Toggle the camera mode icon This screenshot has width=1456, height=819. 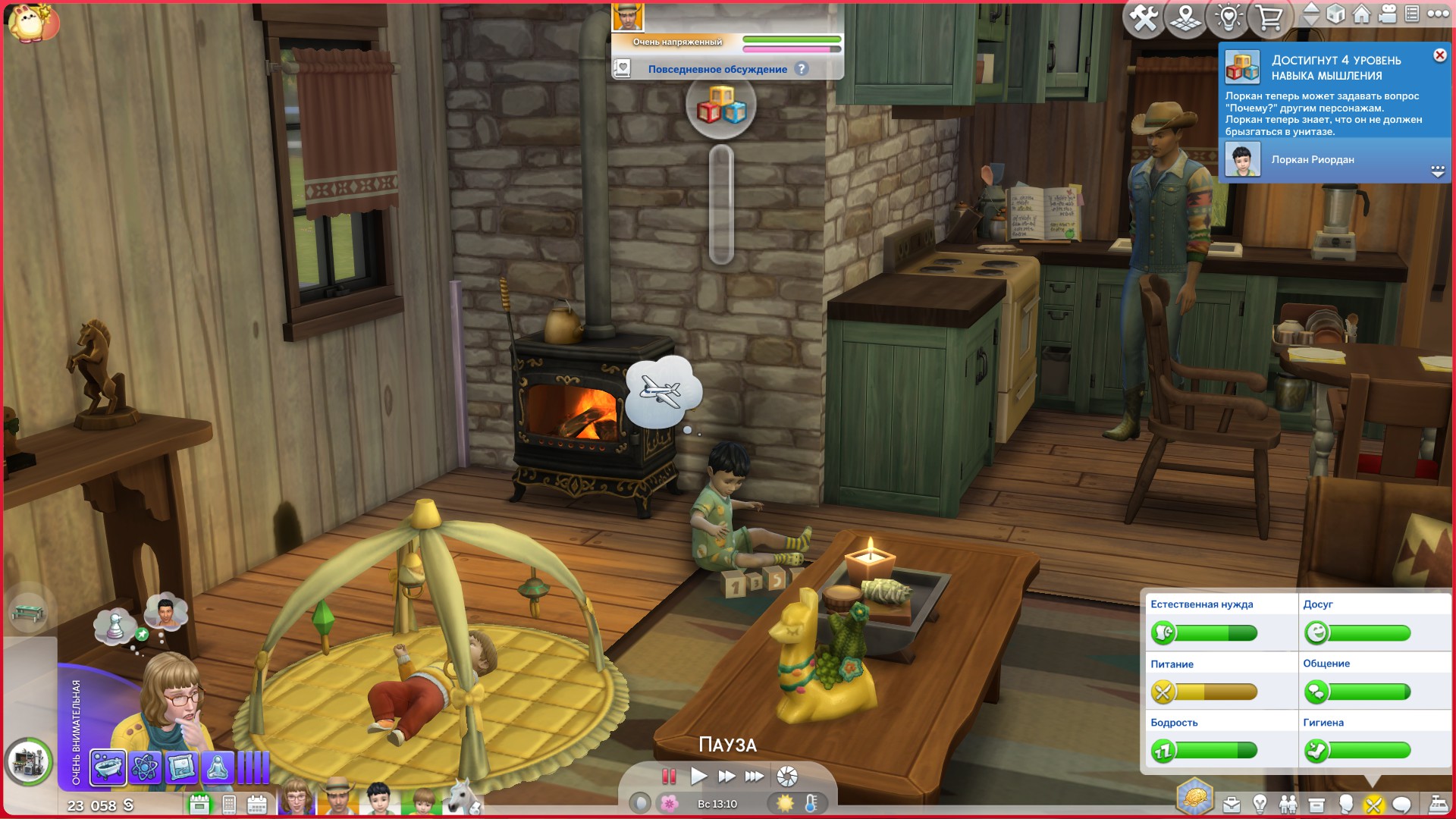click(x=1388, y=14)
